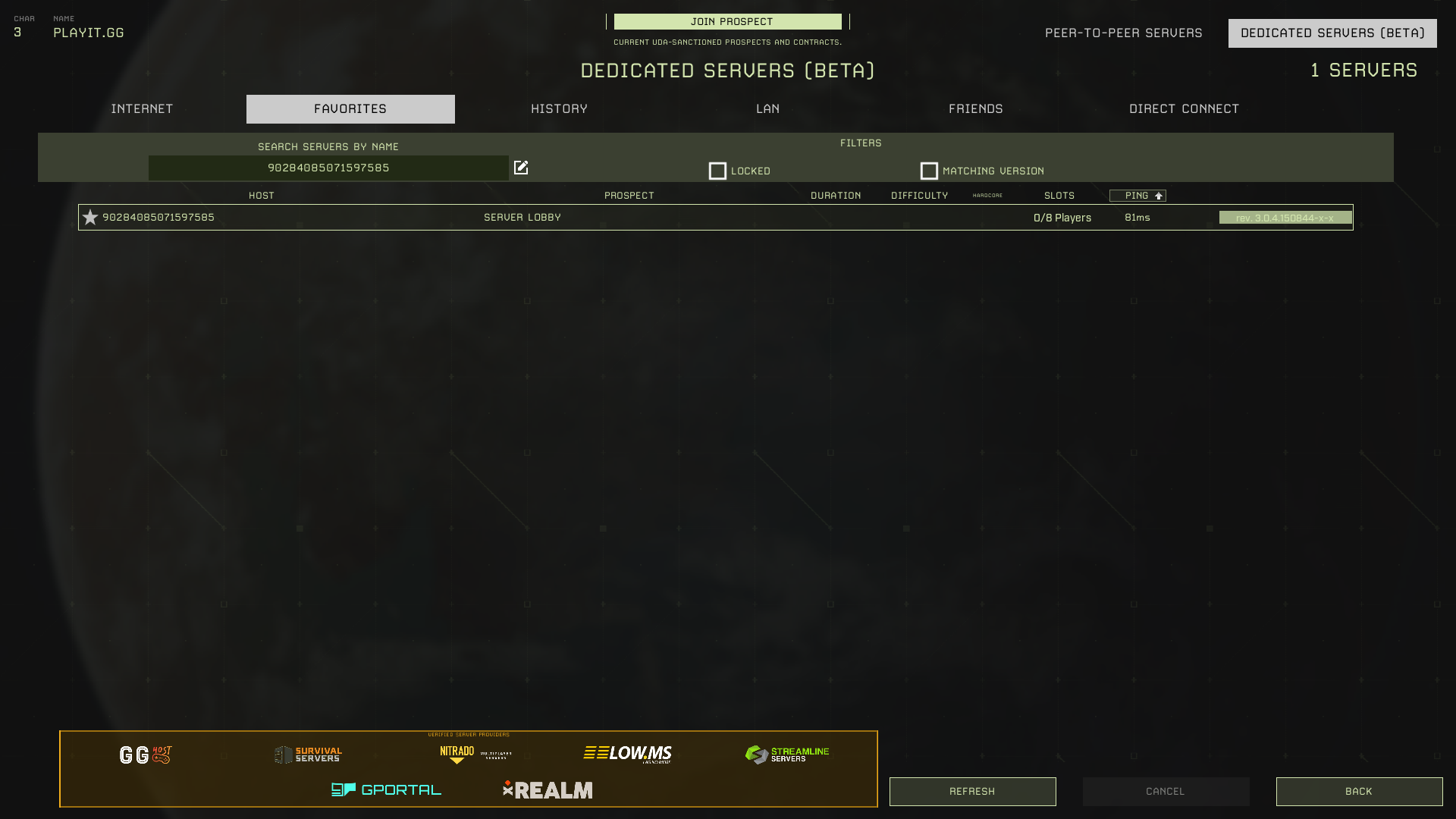Sort servers by the DIFFICULTY column
The width and height of the screenshot is (1456, 819).
click(919, 195)
